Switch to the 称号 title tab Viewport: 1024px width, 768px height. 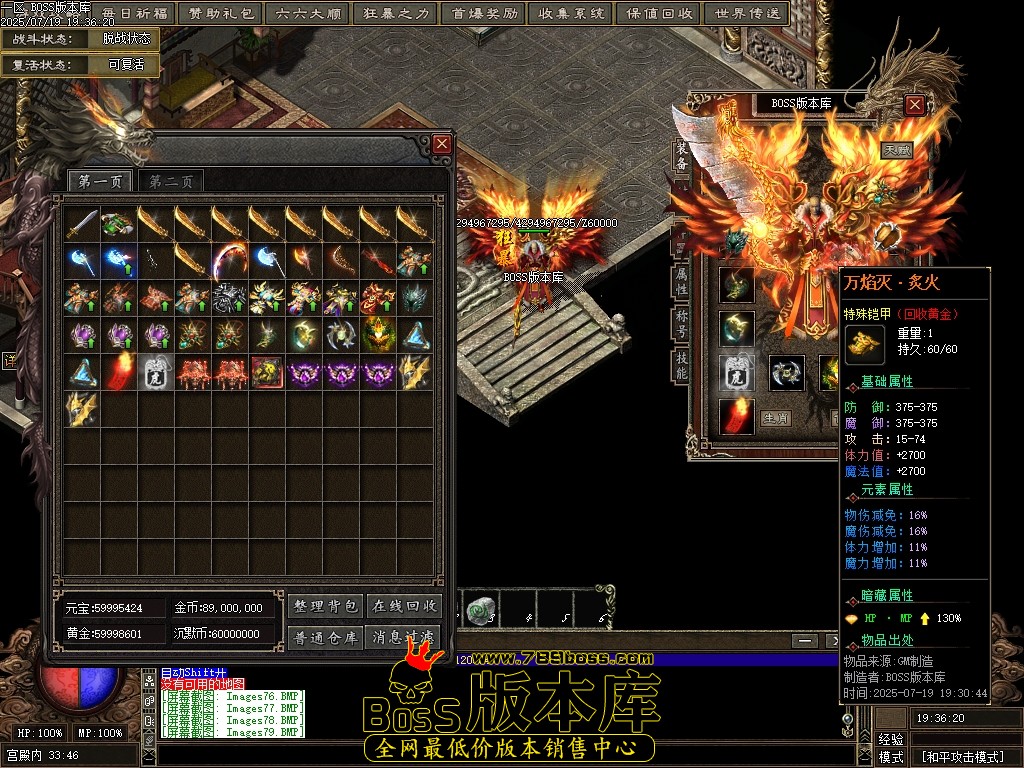681,324
